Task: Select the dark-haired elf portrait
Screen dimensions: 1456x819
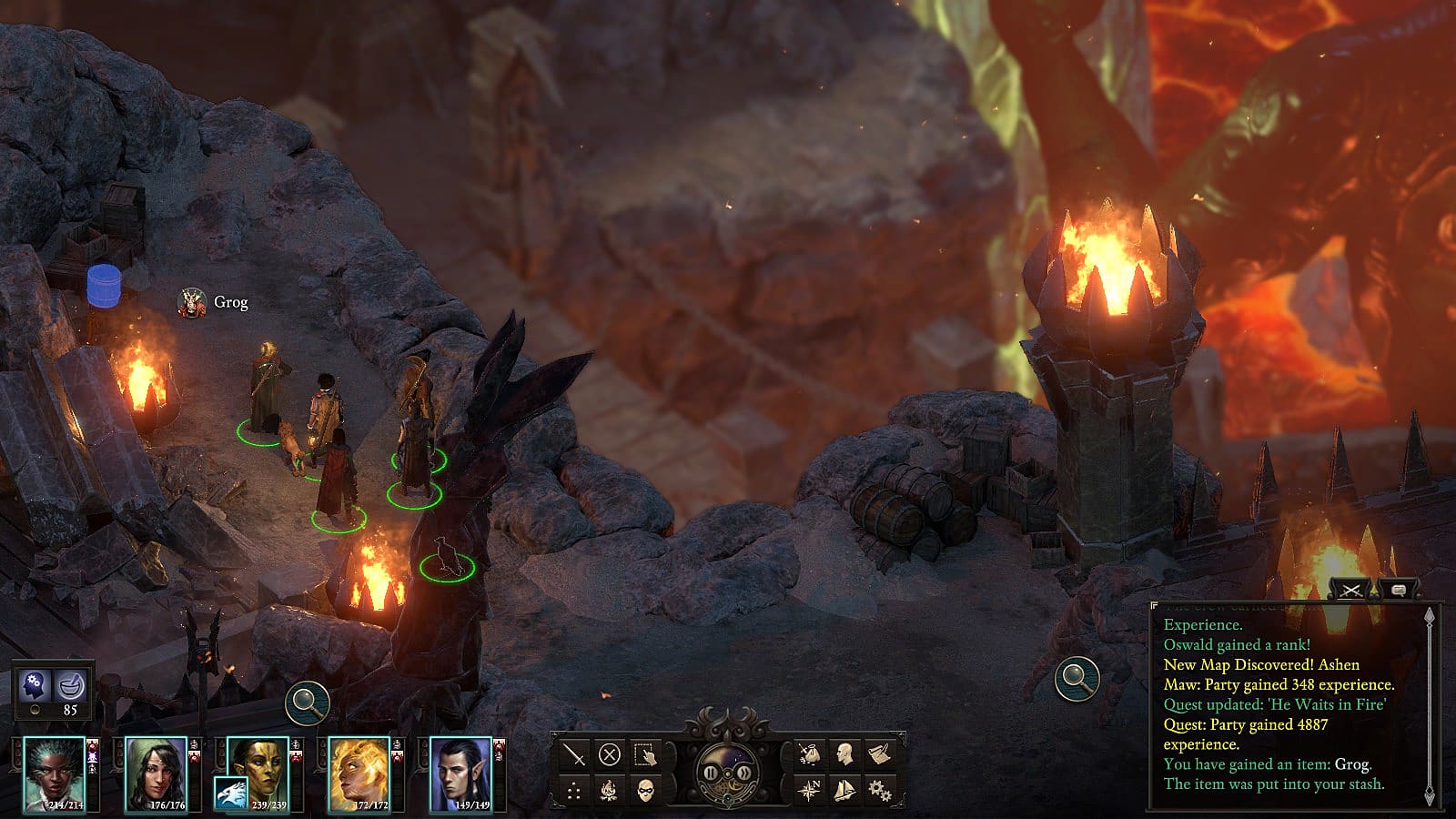Action: [460, 773]
